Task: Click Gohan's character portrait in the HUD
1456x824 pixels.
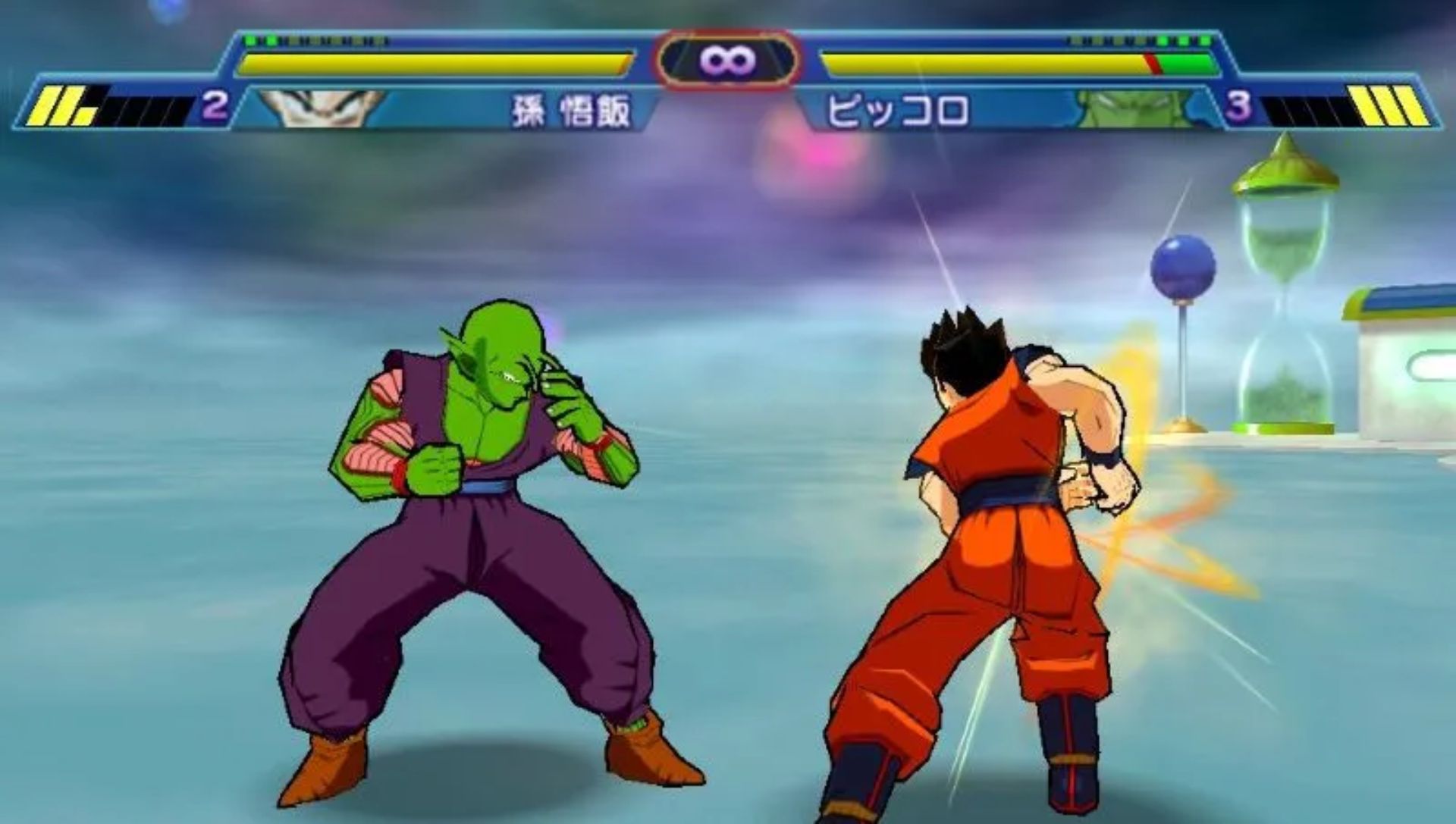Action: click(318, 109)
